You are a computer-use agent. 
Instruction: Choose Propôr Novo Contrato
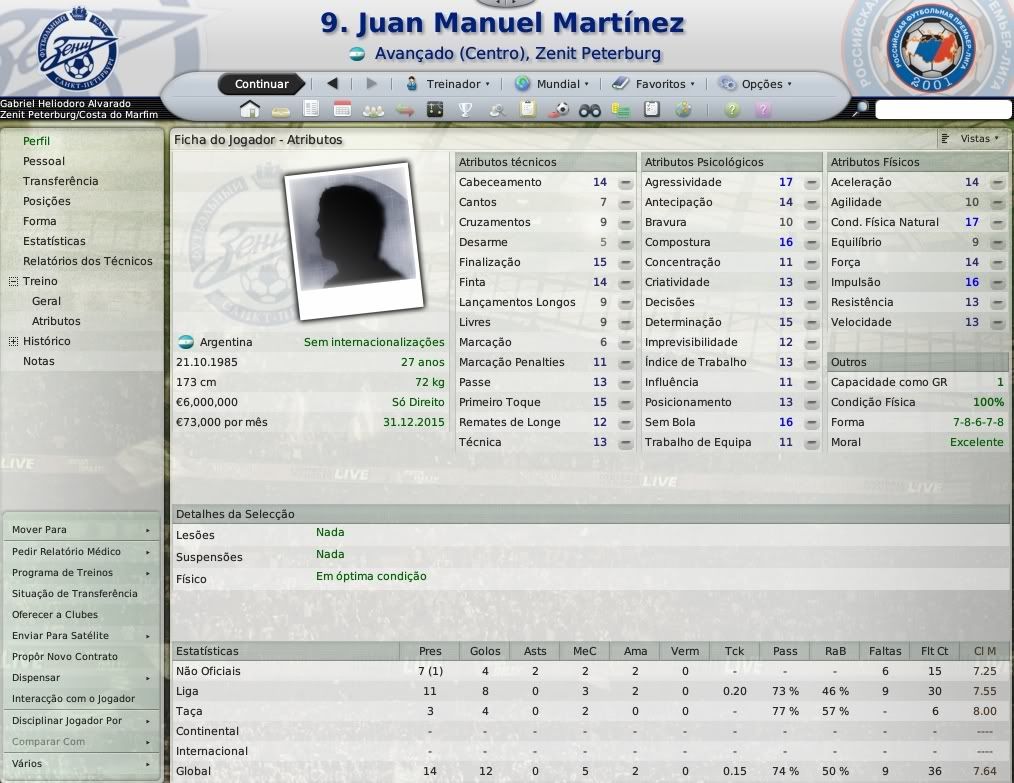[65, 657]
